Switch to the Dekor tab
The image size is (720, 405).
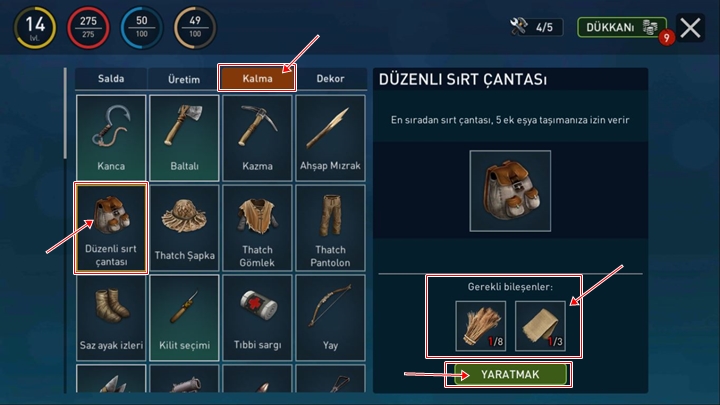(x=330, y=79)
